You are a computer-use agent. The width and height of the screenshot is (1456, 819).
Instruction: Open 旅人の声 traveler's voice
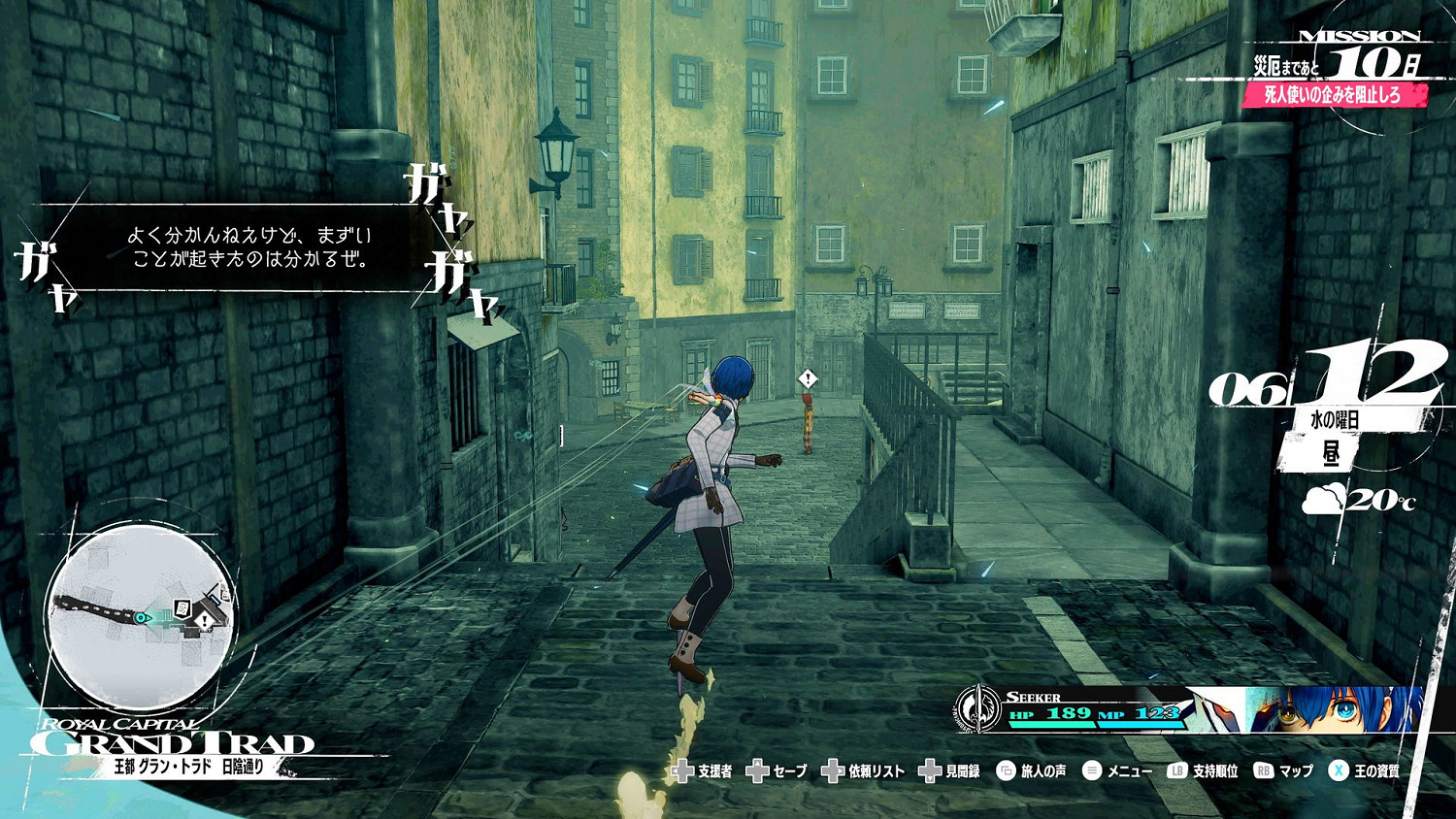[x=1032, y=771]
